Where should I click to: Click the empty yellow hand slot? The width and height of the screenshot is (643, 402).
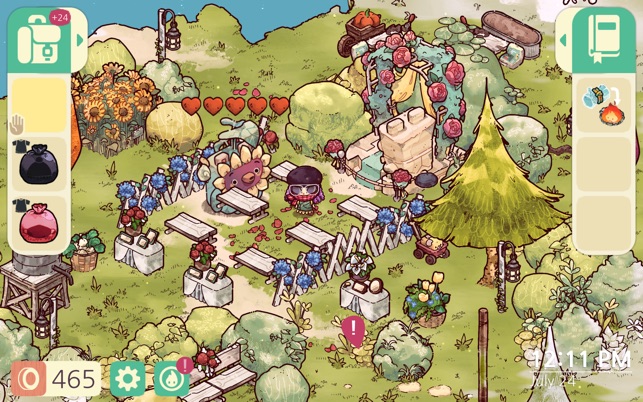38,104
